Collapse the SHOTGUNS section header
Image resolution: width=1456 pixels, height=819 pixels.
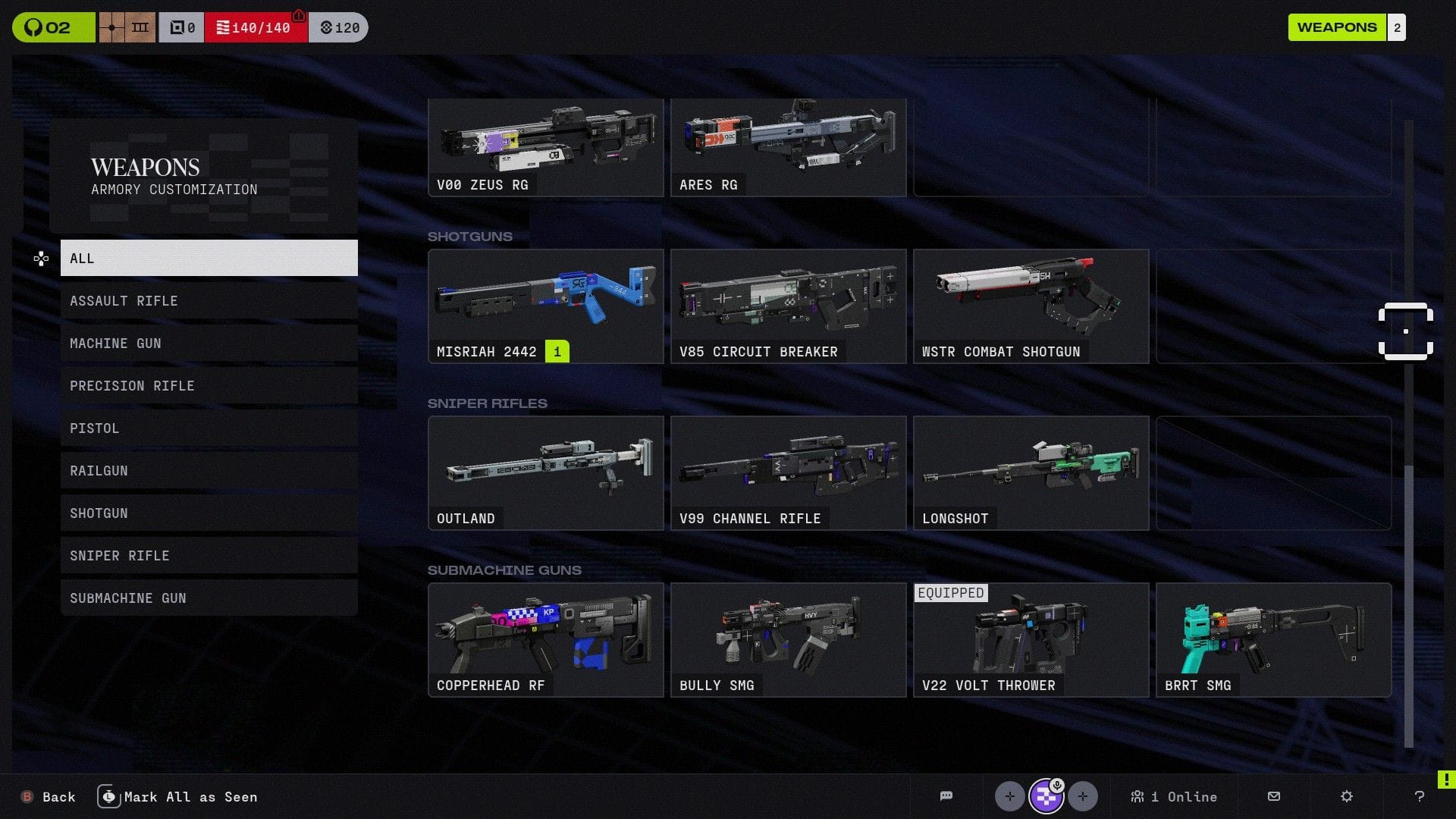[x=470, y=236]
